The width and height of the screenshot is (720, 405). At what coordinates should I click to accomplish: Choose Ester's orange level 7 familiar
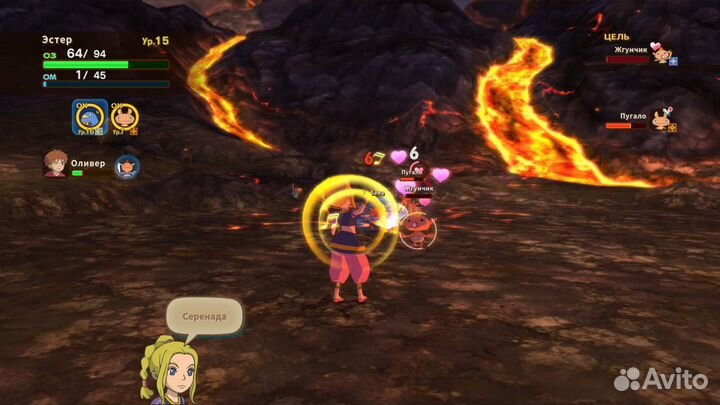[125, 118]
